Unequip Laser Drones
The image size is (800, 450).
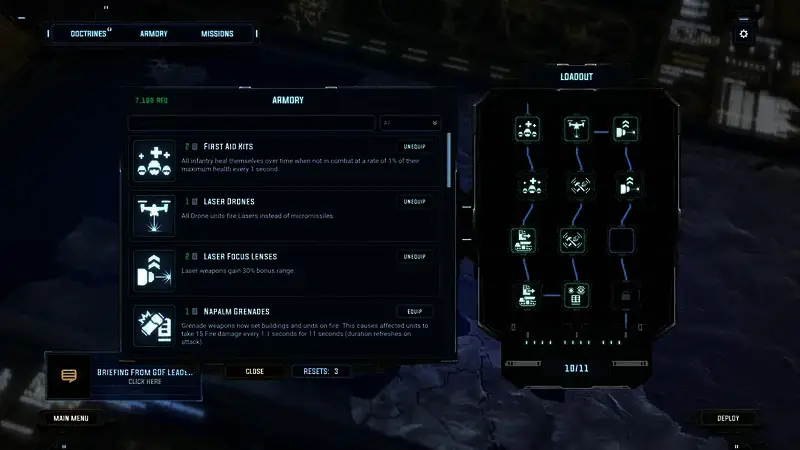pyautogui.click(x=414, y=202)
